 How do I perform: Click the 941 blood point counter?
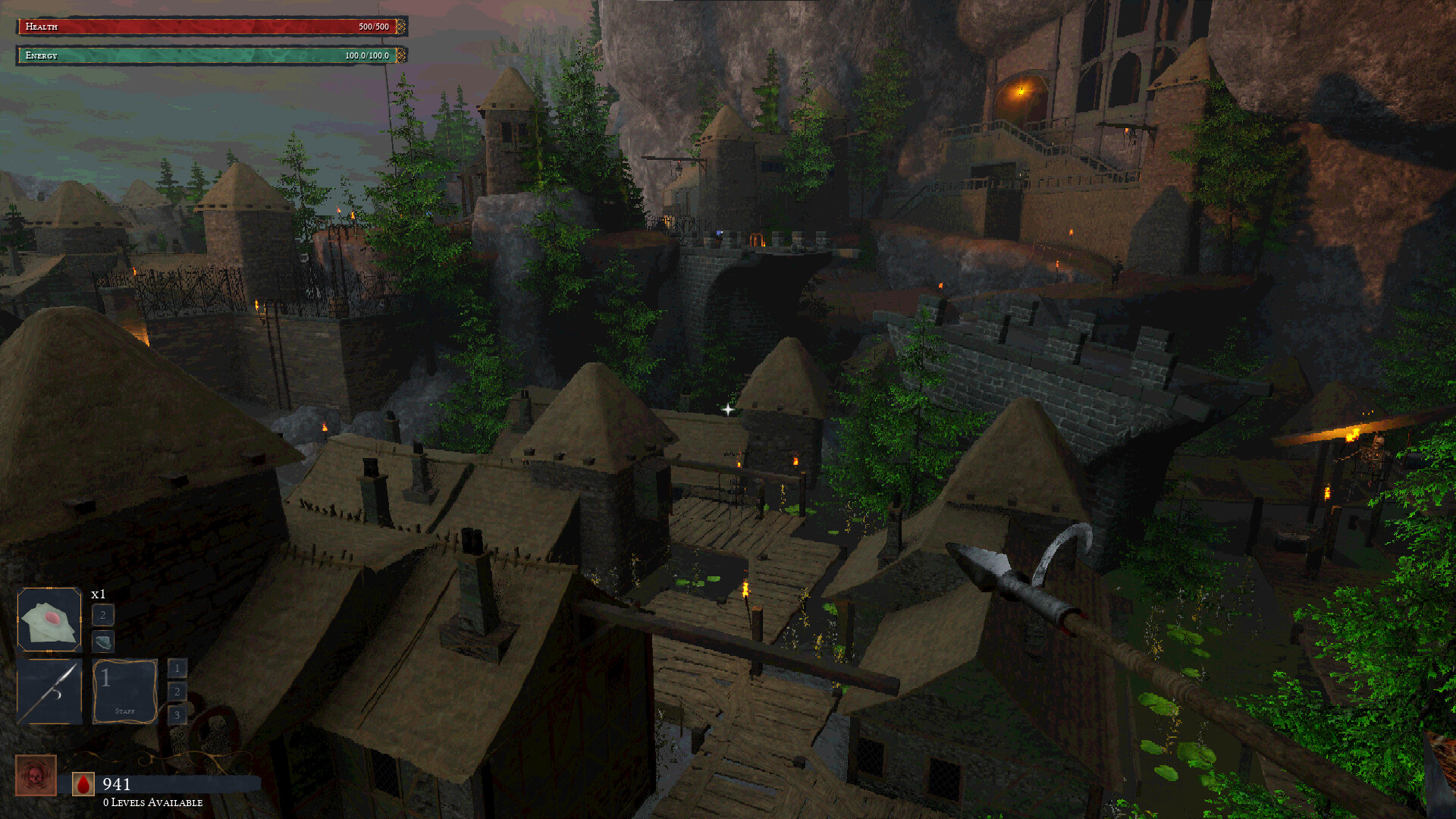tap(118, 785)
